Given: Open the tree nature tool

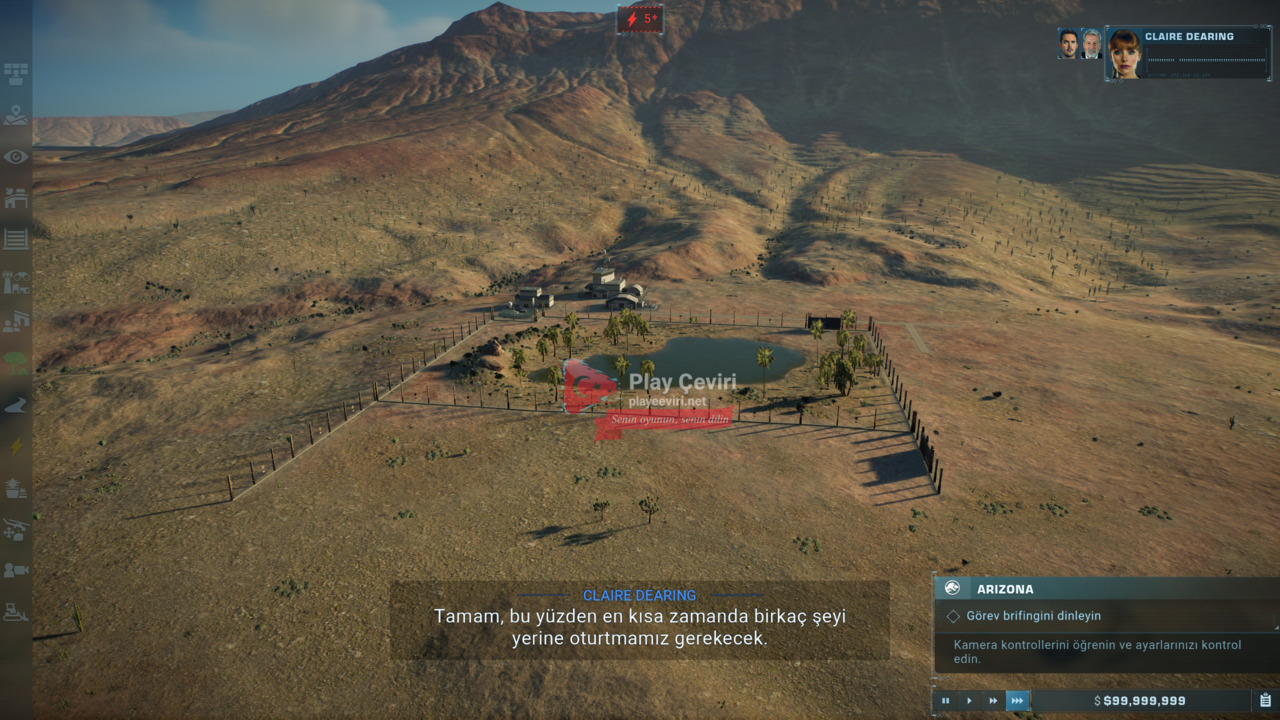Looking at the screenshot, I should click(16, 363).
